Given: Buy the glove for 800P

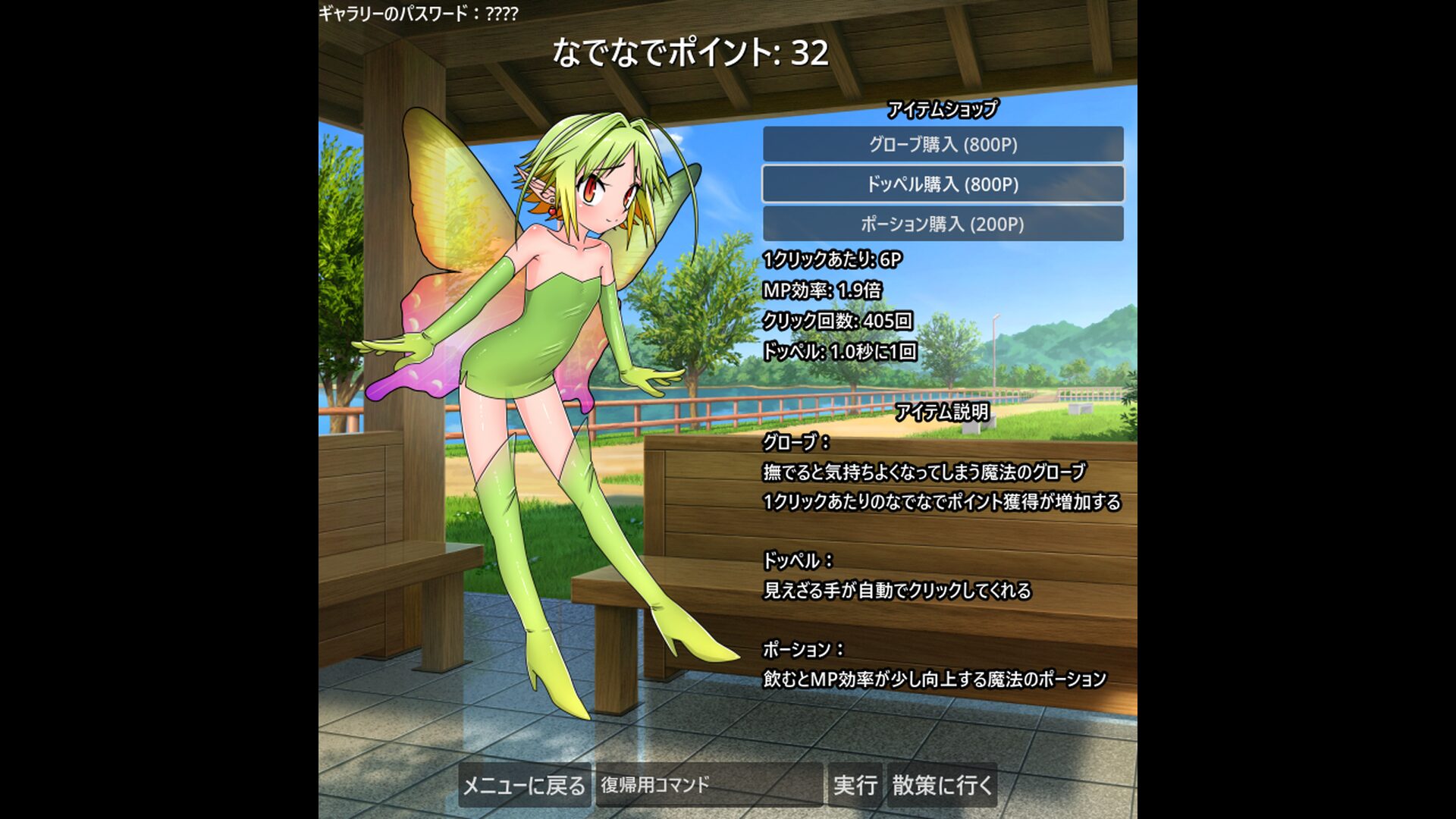Looking at the screenshot, I should coord(943,144).
